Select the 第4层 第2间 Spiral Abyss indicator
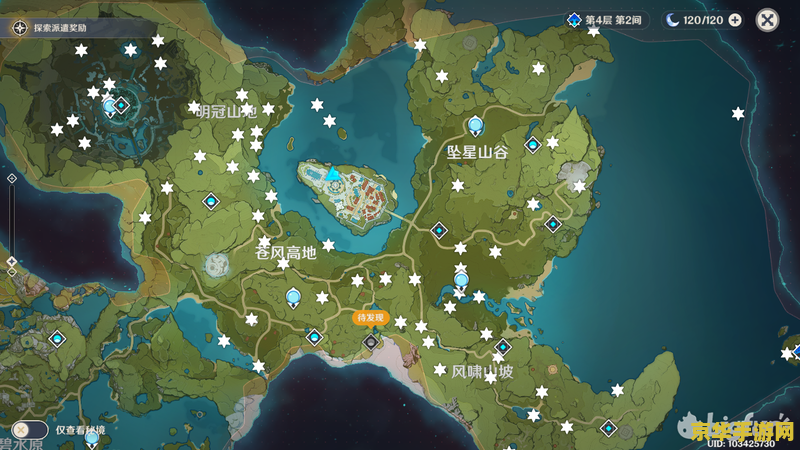This screenshot has width=800, height=450. coord(608,20)
